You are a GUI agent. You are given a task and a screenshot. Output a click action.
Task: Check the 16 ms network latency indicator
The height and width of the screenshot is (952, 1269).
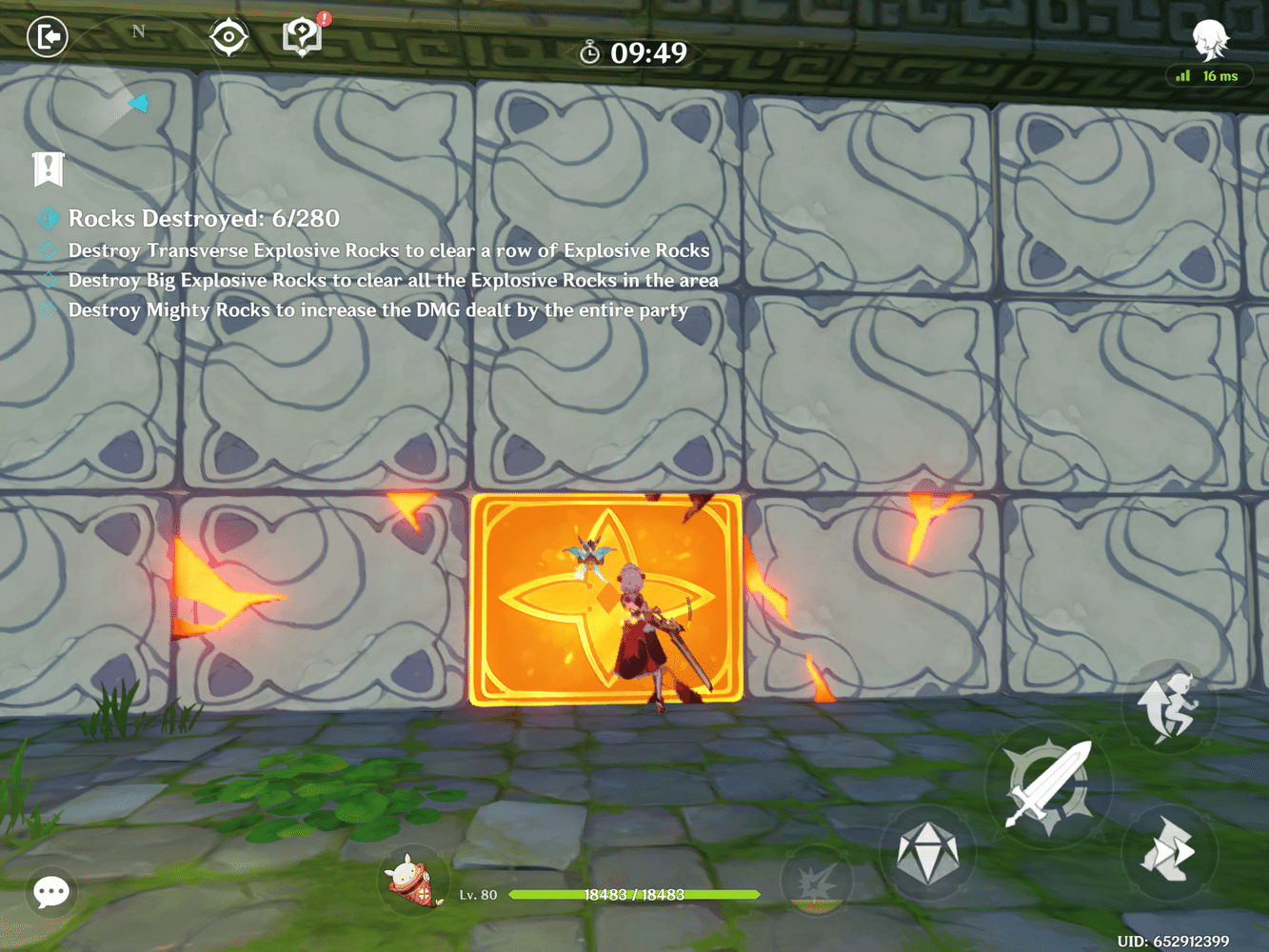tap(1209, 75)
